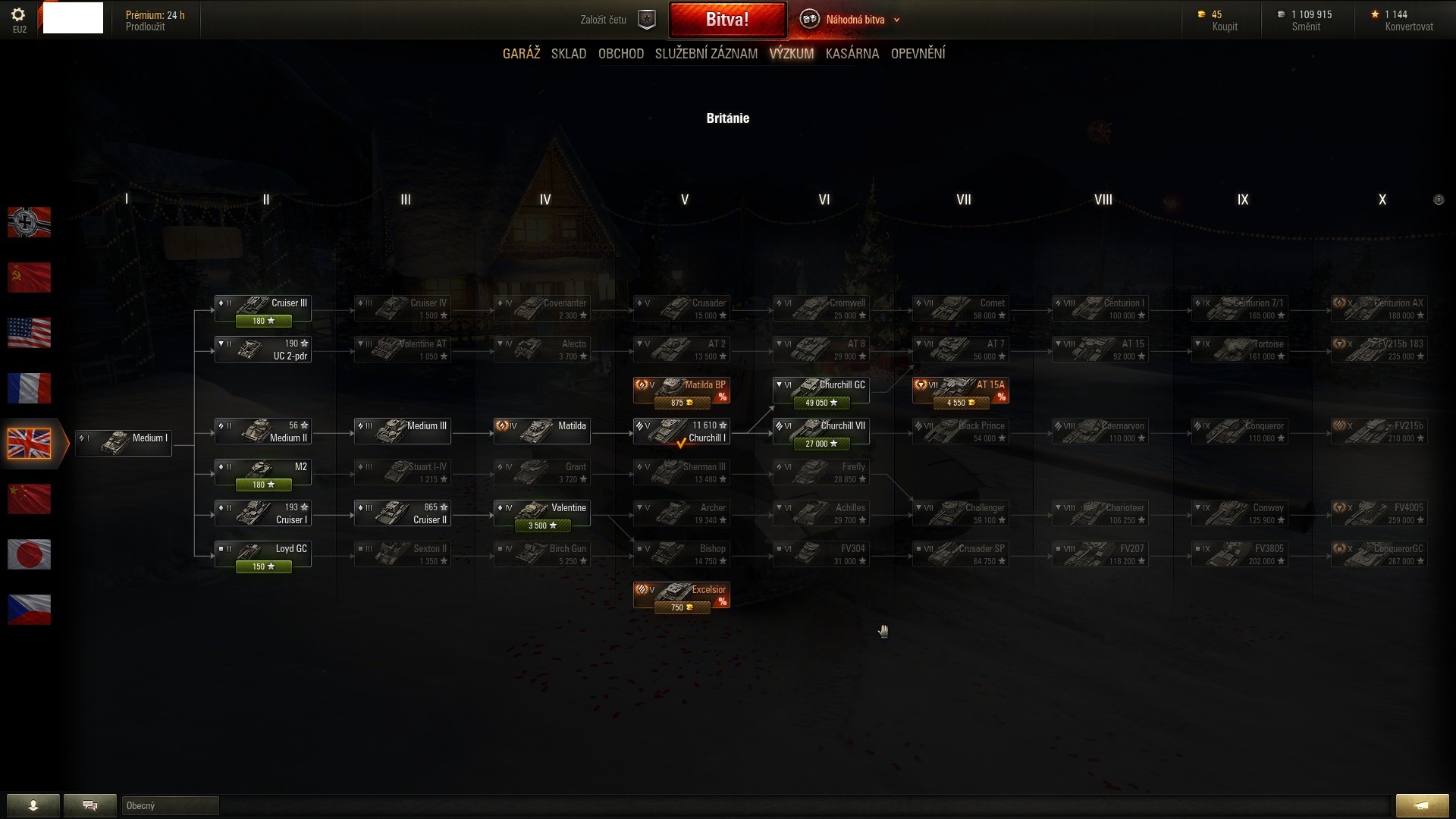Image resolution: width=1456 pixels, height=819 pixels.
Task: Go to the OBCHOD shop tab
Action: tap(620, 54)
